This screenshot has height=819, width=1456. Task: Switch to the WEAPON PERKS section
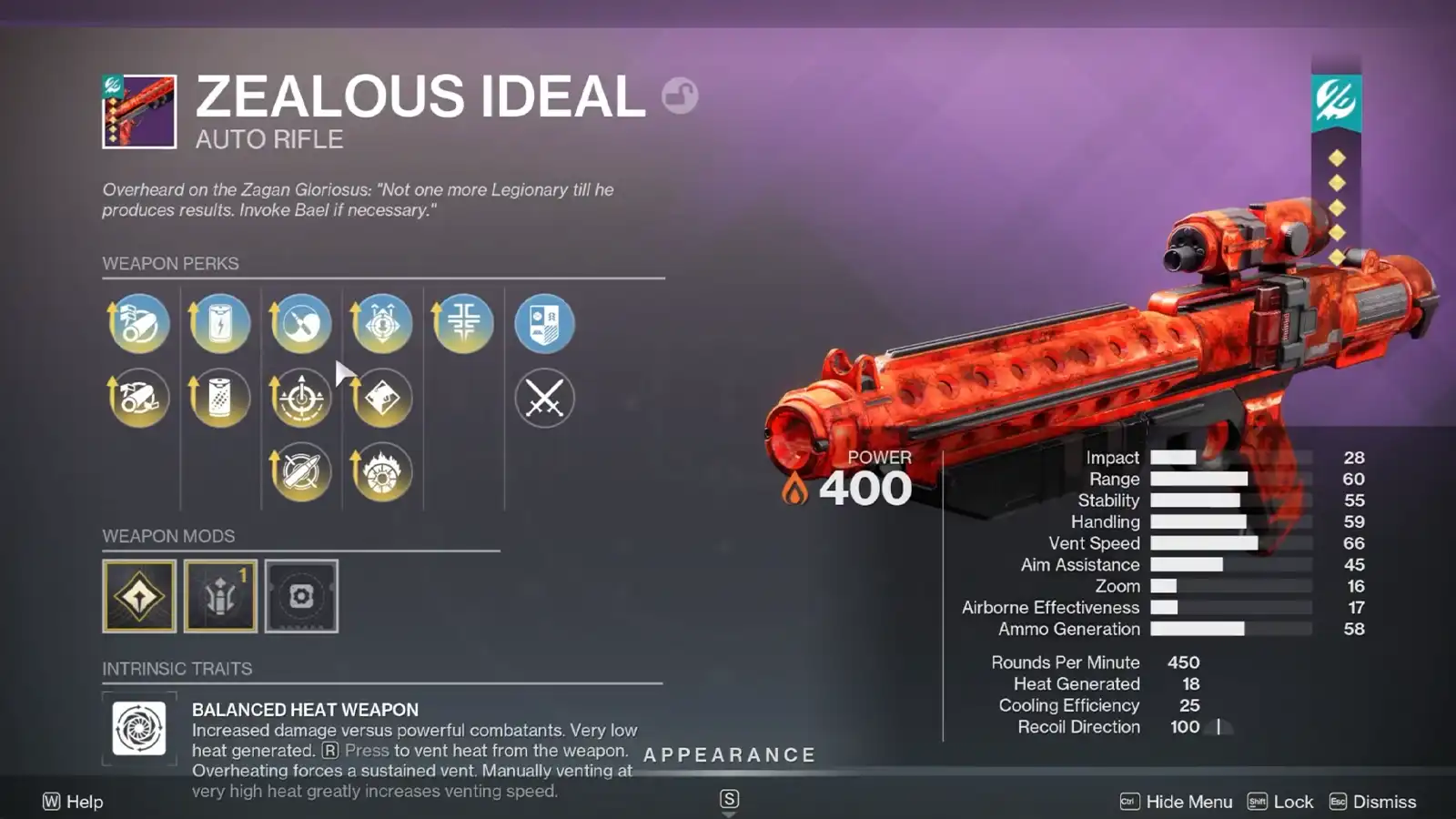[x=169, y=263]
